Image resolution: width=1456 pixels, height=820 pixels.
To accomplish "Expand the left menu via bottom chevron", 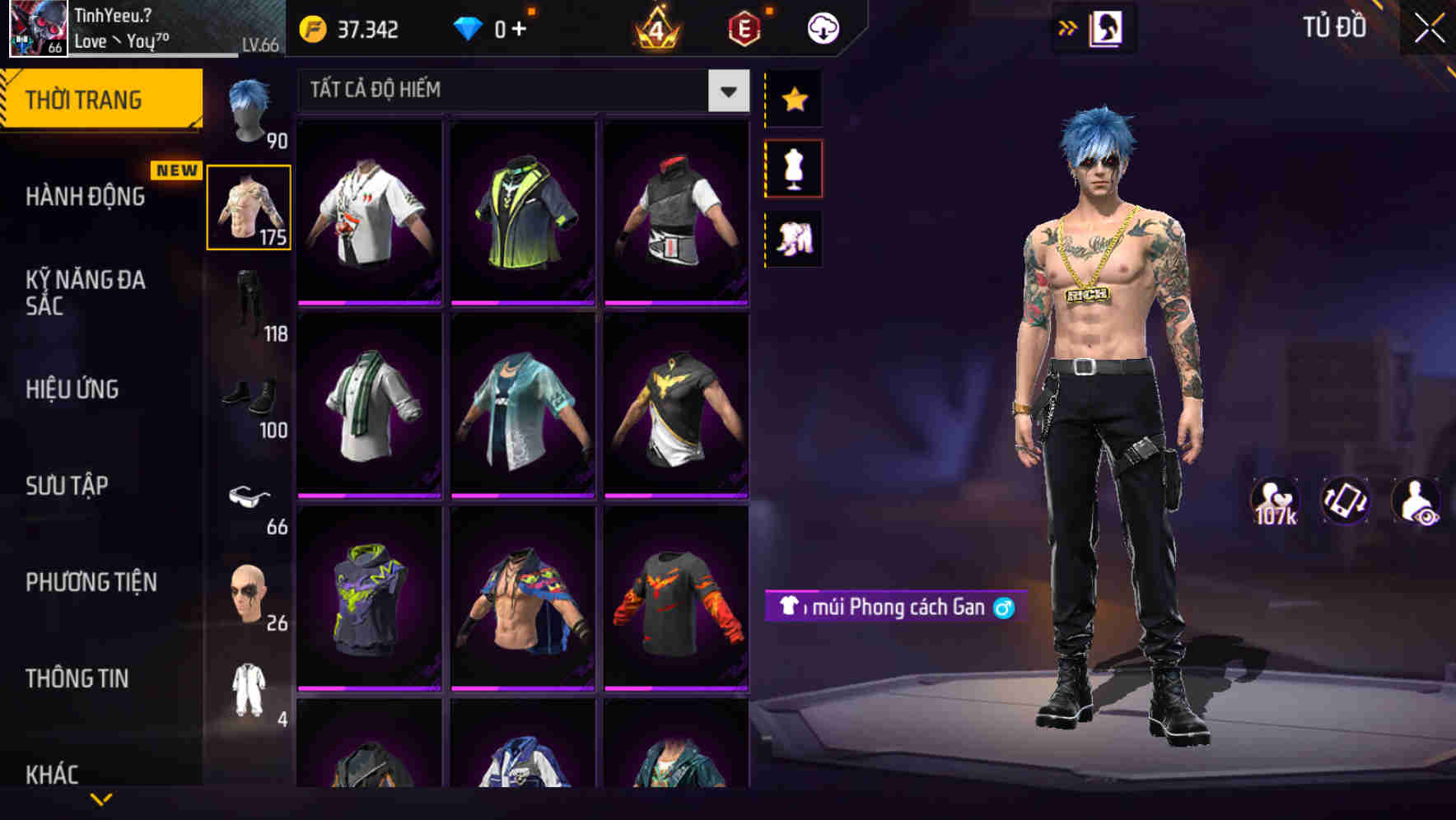I will (101, 798).
